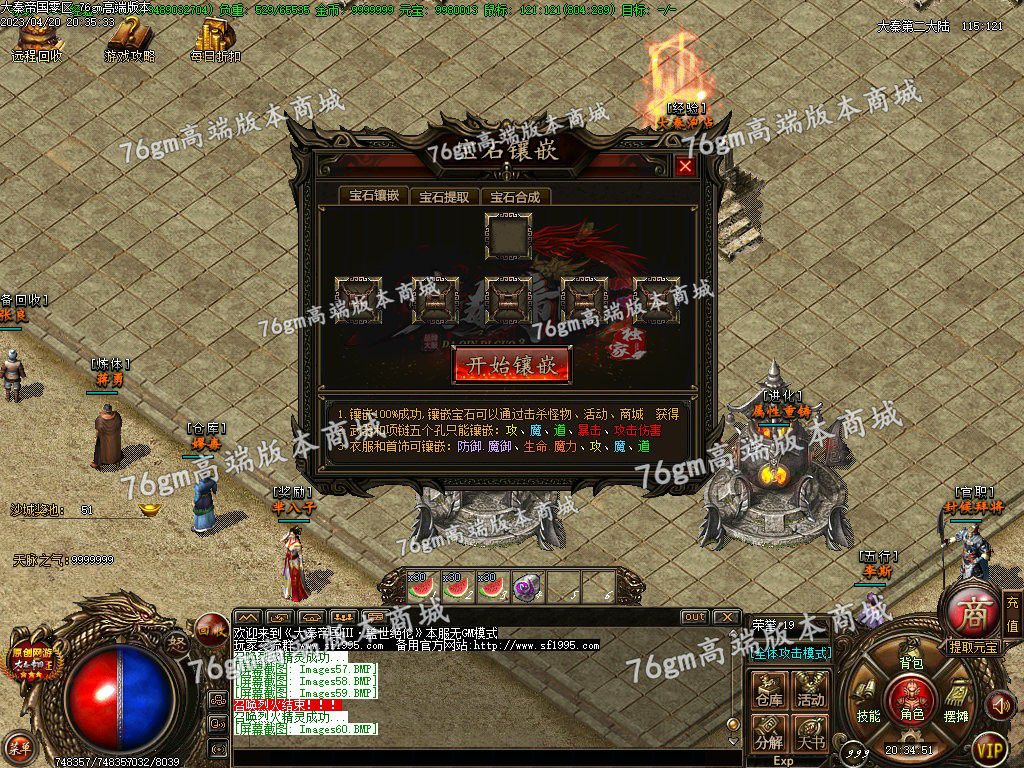Select the 宝石镶嵌 tab
Screen dimensions: 1024x768
pos(374,196)
